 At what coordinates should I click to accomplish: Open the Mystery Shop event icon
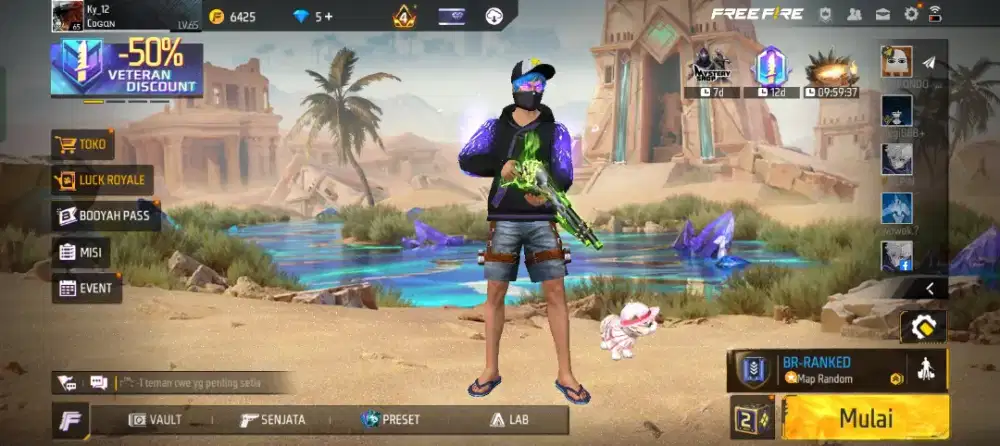coord(709,68)
